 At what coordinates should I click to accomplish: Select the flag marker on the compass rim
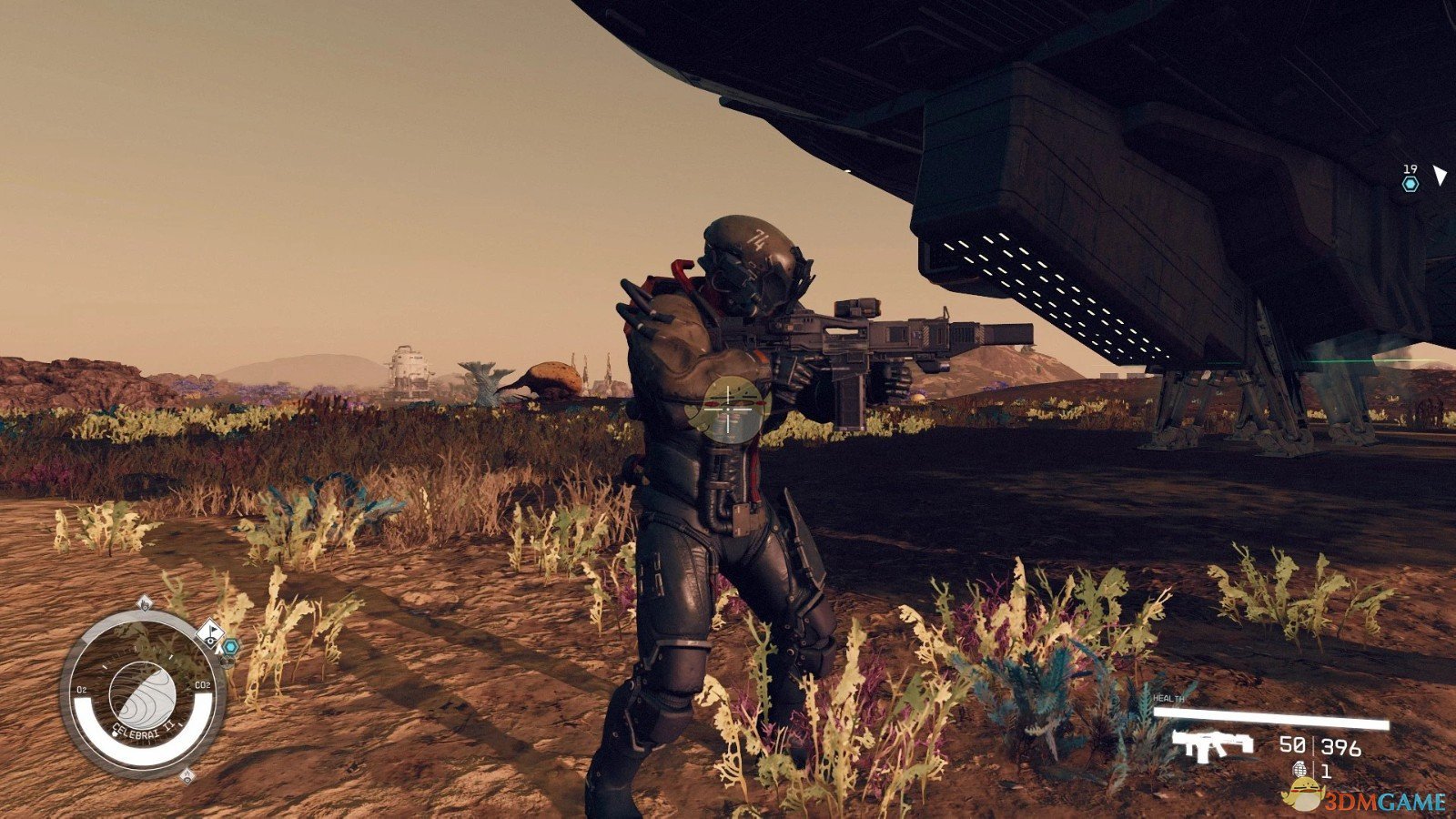pos(209,632)
